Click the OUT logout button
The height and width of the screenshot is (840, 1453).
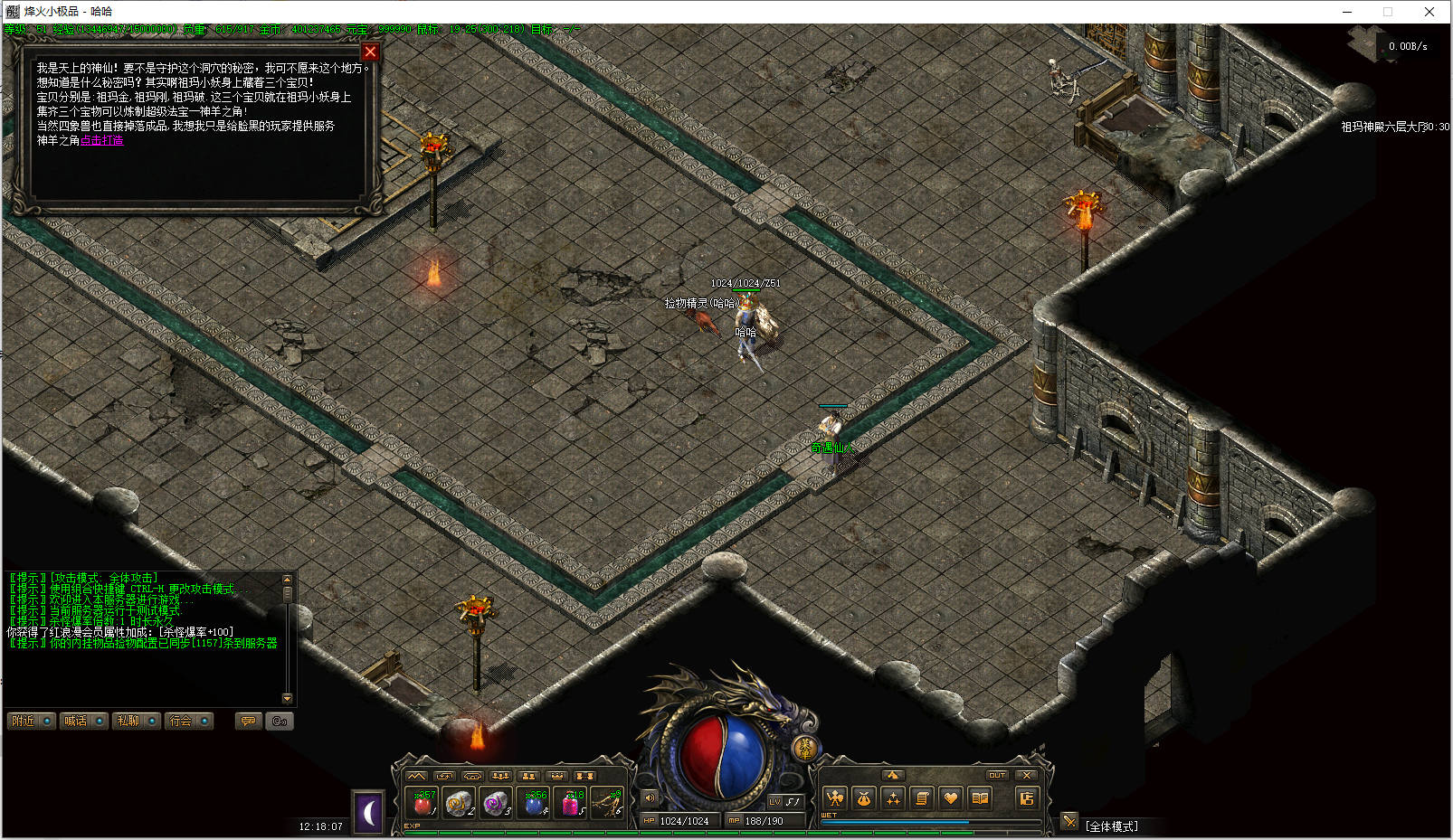997,775
